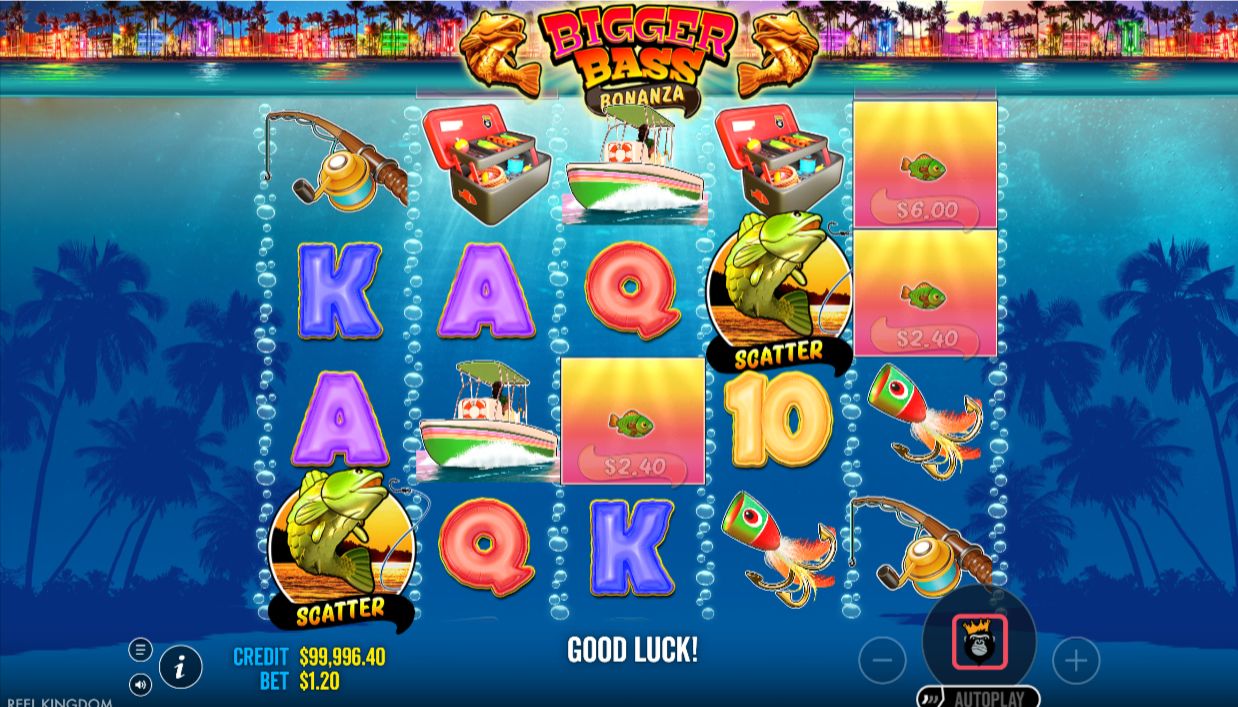Spin the reels with the center button
Image resolution: width=1238 pixels, height=707 pixels.
point(979,643)
